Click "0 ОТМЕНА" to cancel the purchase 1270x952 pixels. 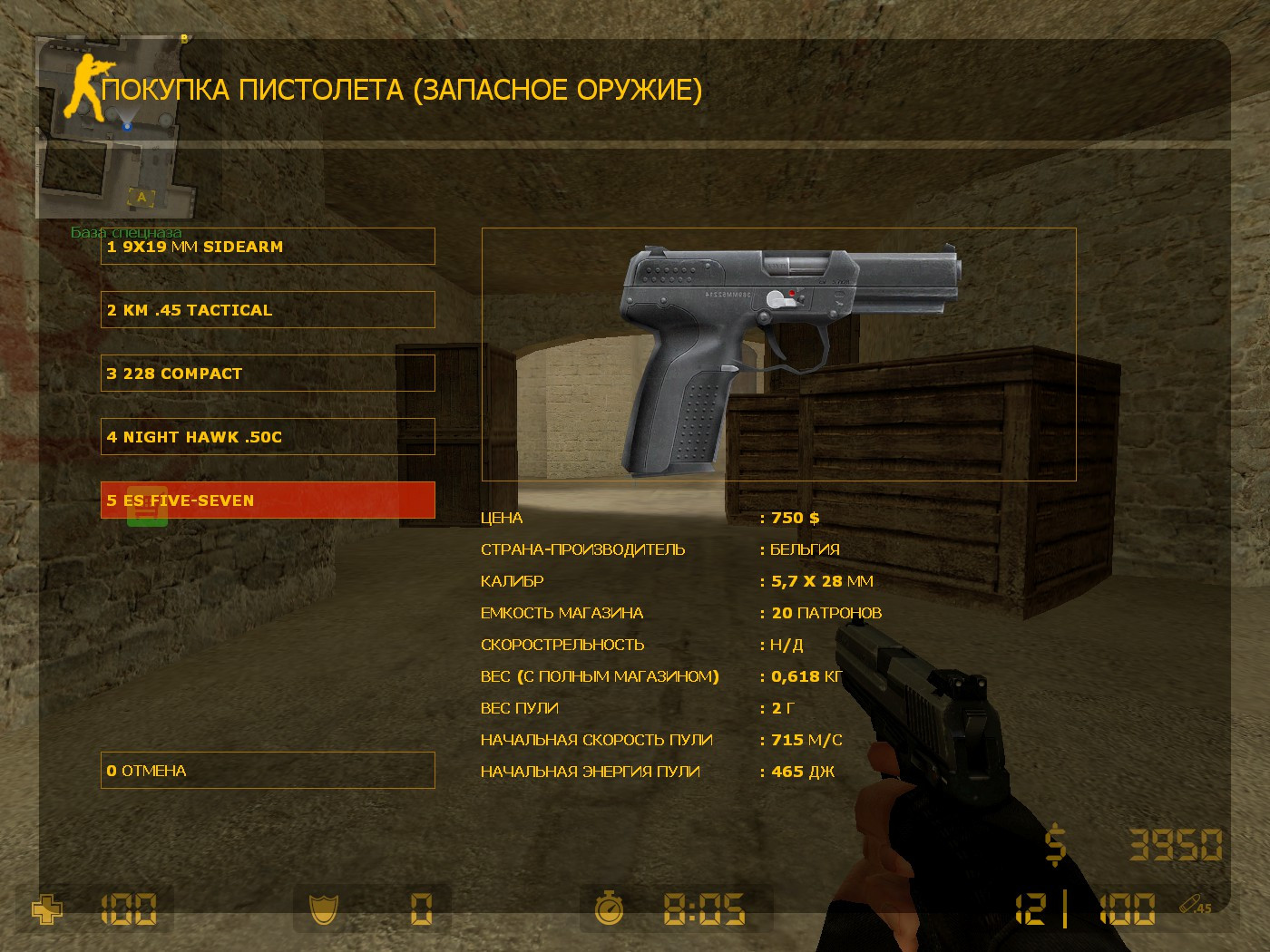tap(268, 770)
